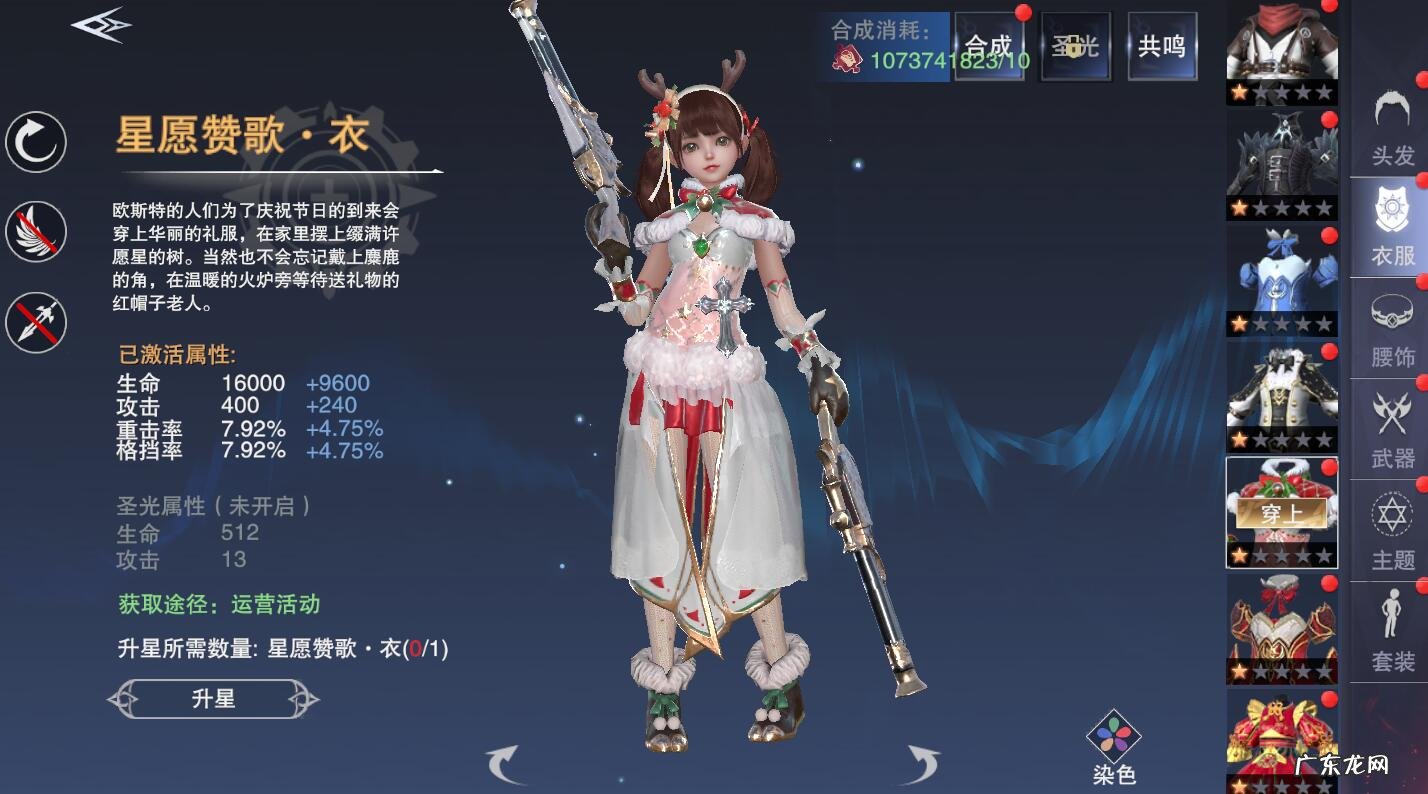The width and height of the screenshot is (1428, 794).
Task: Click 穿上 to equip the Christmas outfit
Action: click(x=1281, y=513)
